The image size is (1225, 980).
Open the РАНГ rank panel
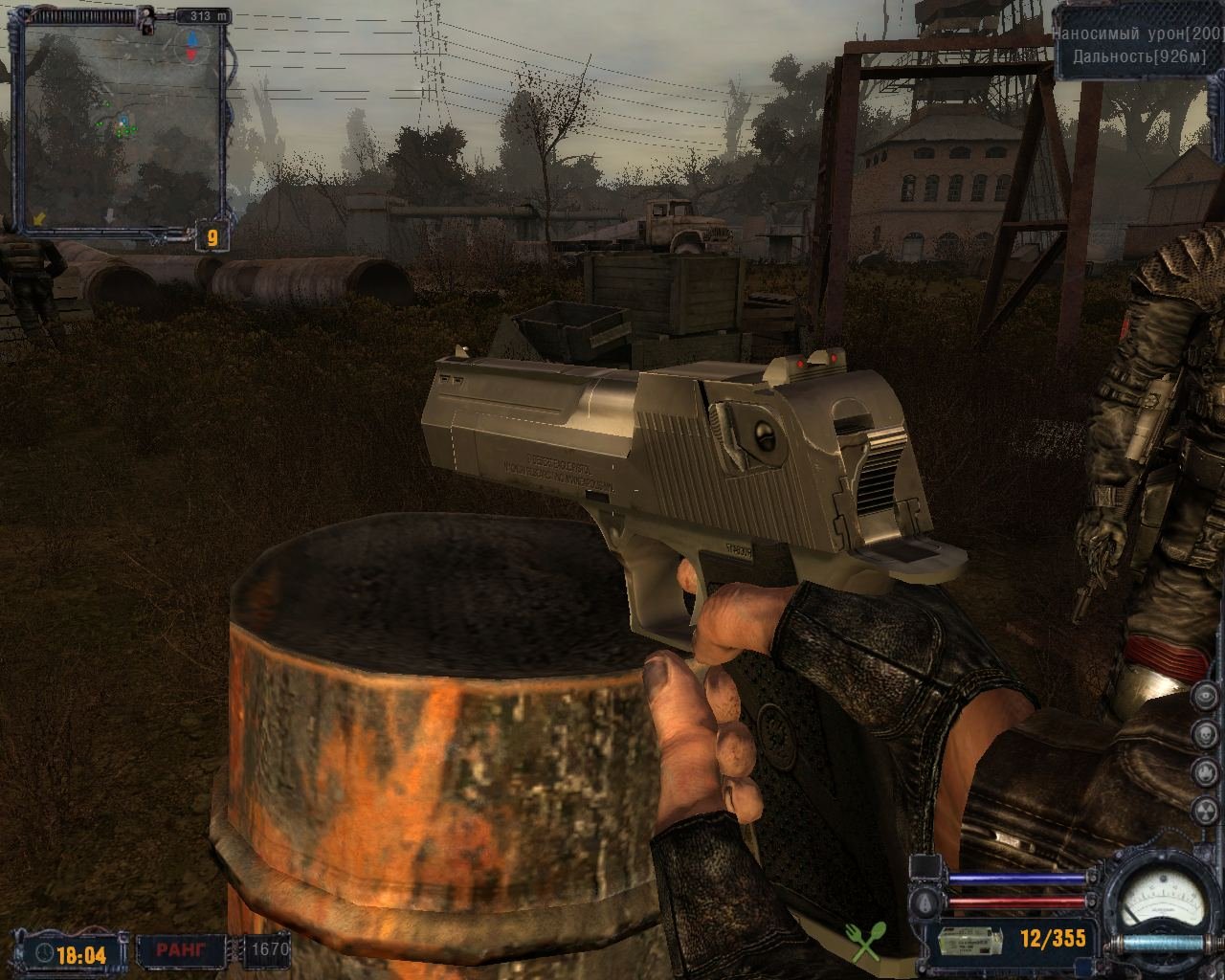tap(183, 951)
